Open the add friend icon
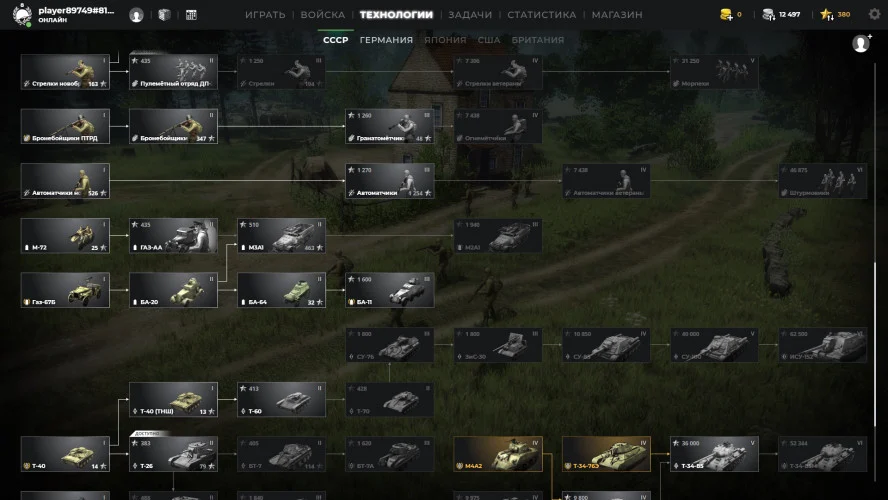Viewport: 888px width, 500px height. pyautogui.click(x=860, y=44)
